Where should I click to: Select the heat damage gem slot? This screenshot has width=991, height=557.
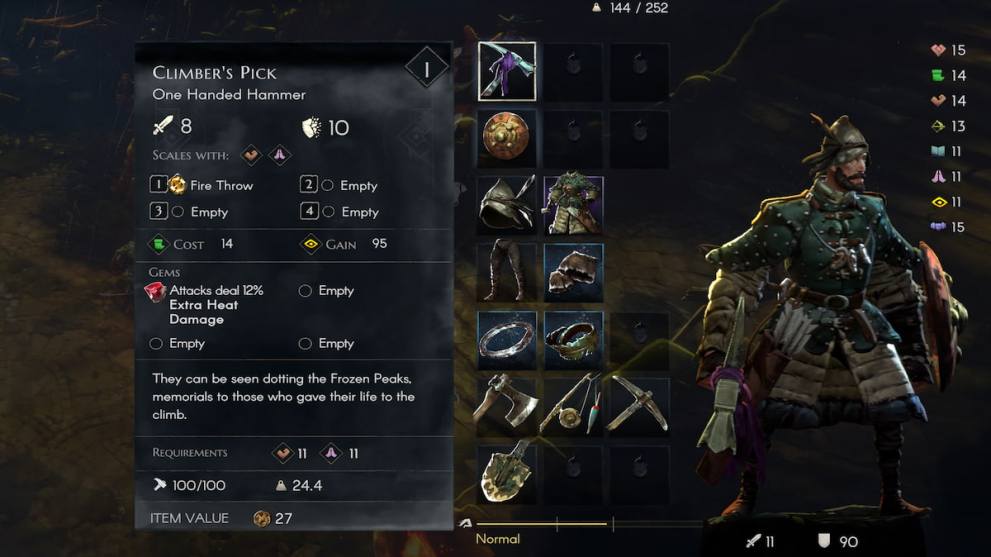[x=156, y=291]
